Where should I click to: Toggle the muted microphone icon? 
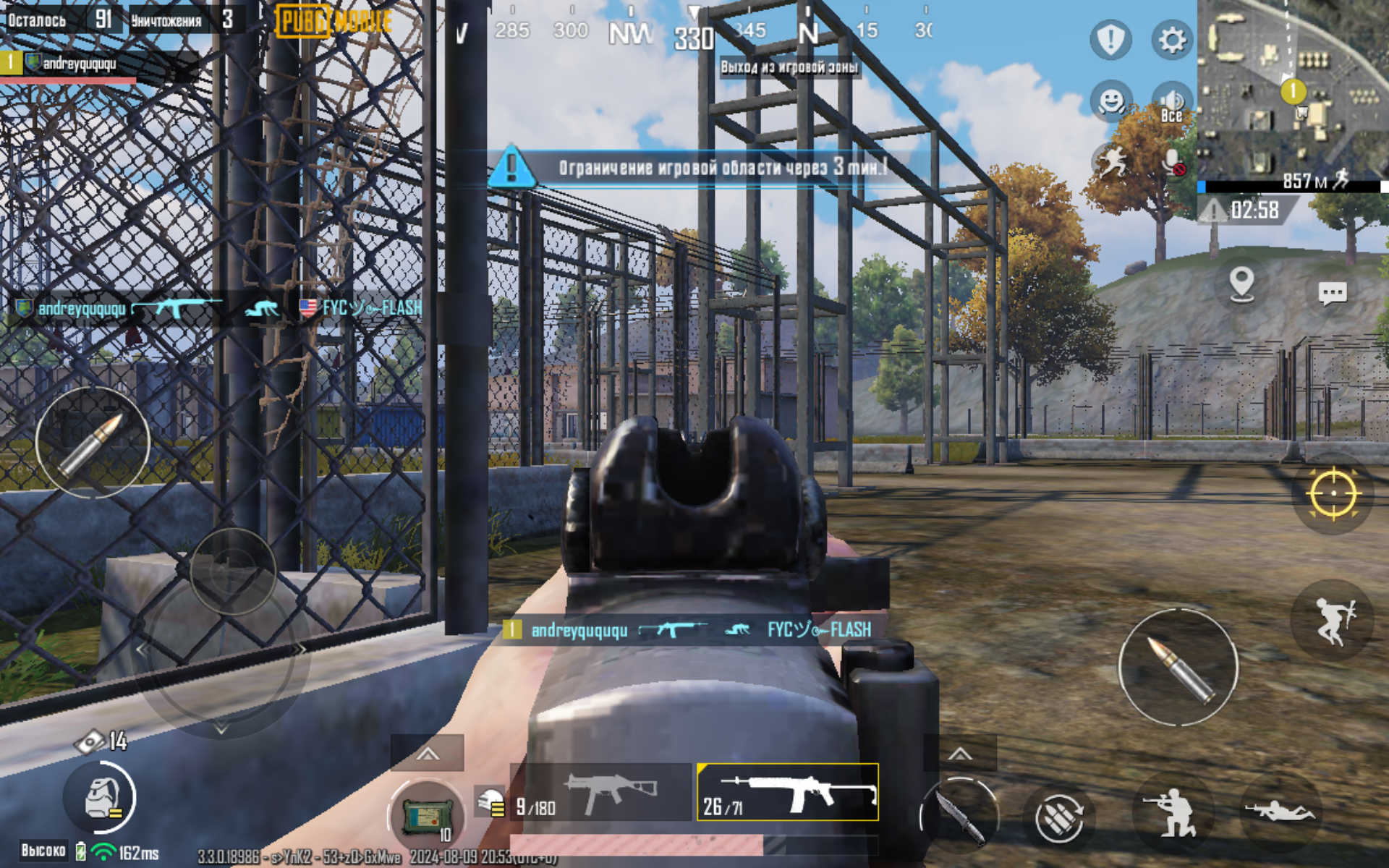[x=1173, y=162]
